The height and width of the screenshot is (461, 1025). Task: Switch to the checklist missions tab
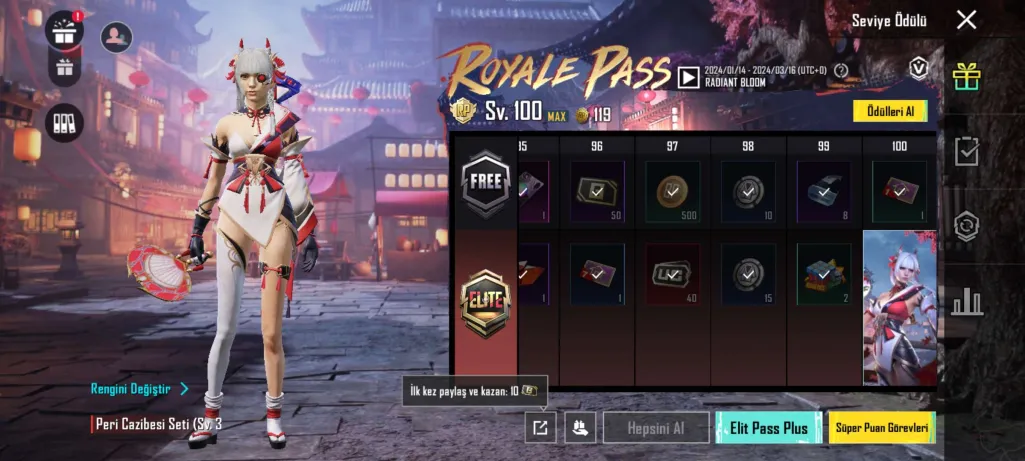966,150
